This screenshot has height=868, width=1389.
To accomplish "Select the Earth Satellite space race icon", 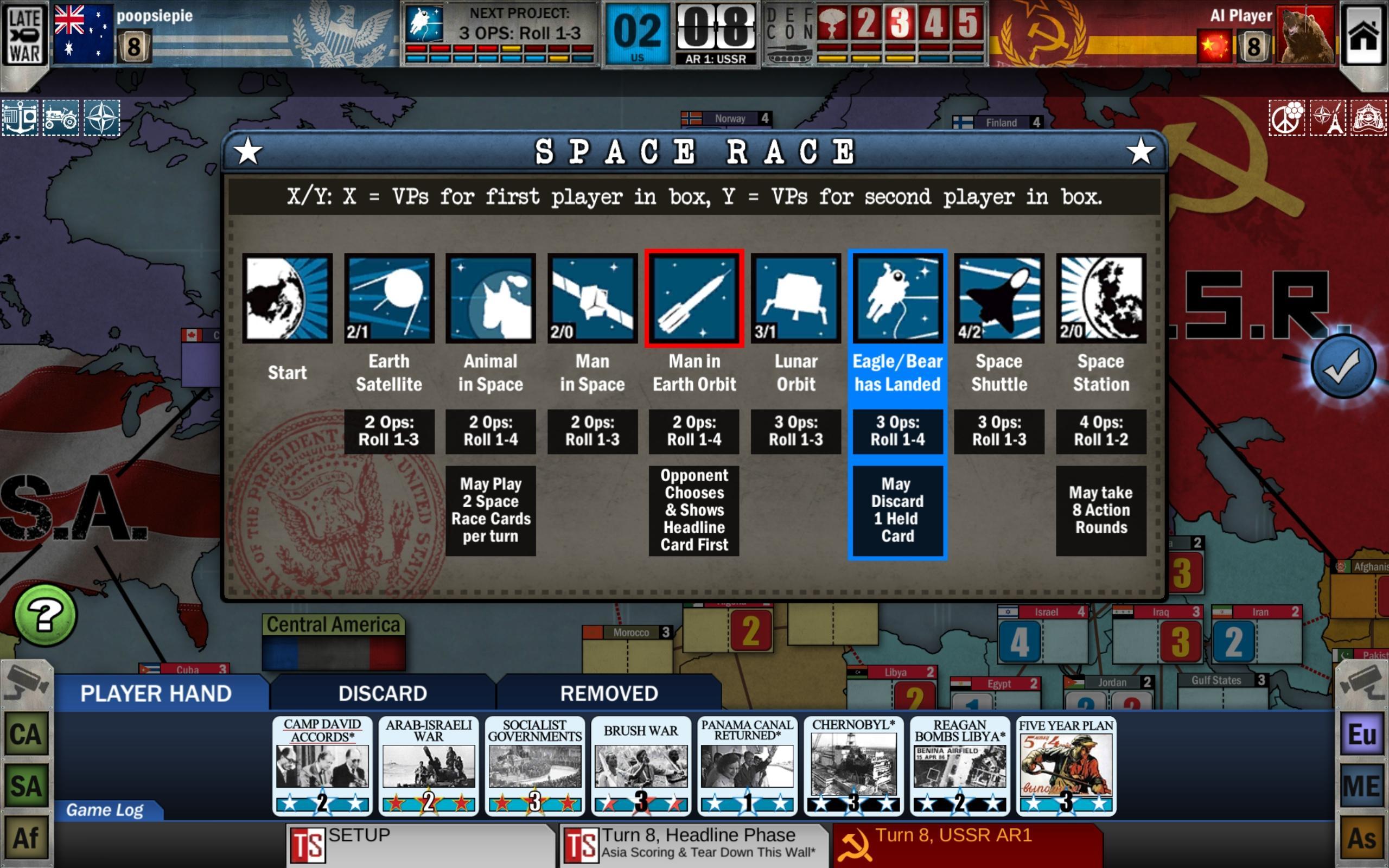I will pyautogui.click(x=390, y=298).
